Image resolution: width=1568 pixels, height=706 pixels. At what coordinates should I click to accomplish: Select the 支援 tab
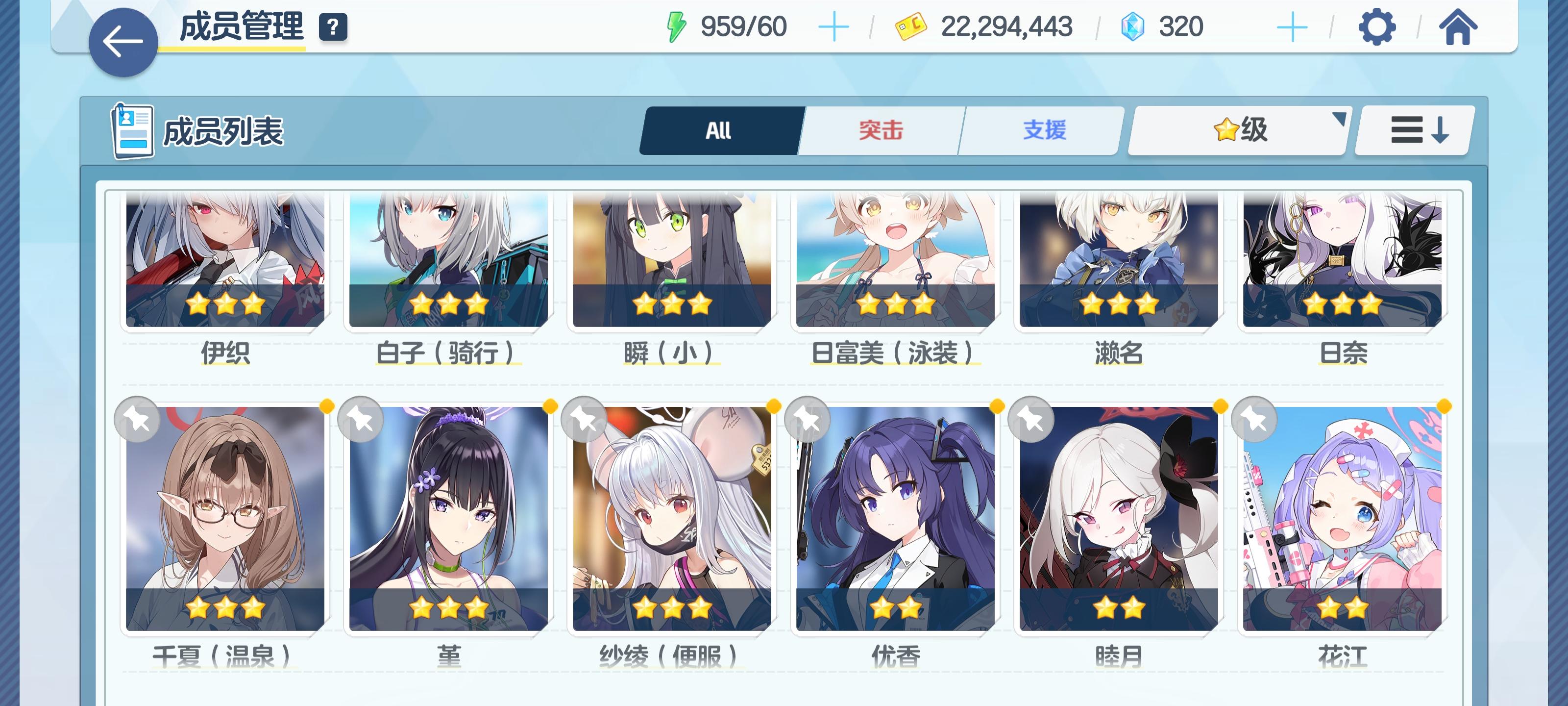[x=1045, y=130]
